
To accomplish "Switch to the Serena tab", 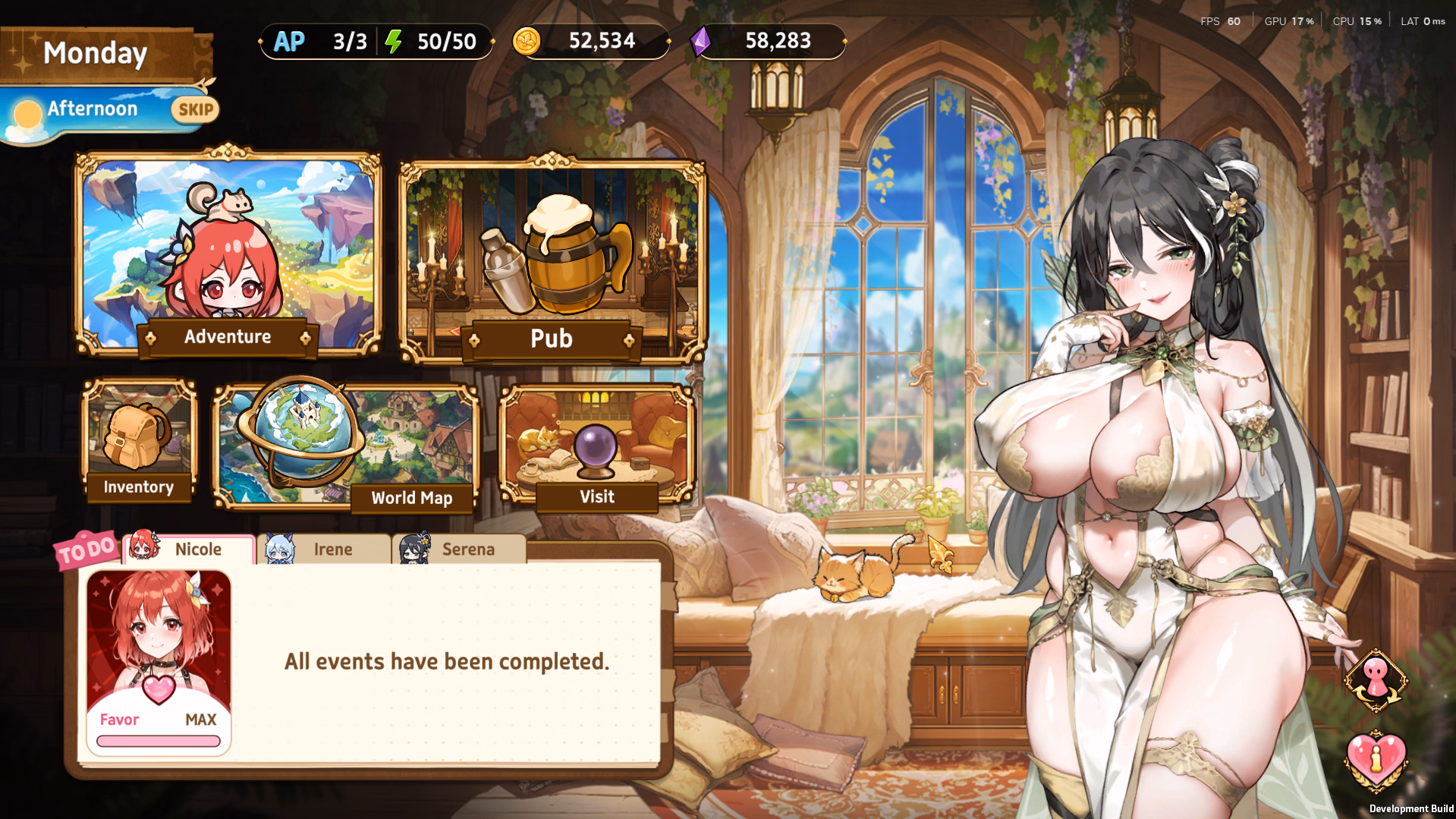I will (x=459, y=549).
